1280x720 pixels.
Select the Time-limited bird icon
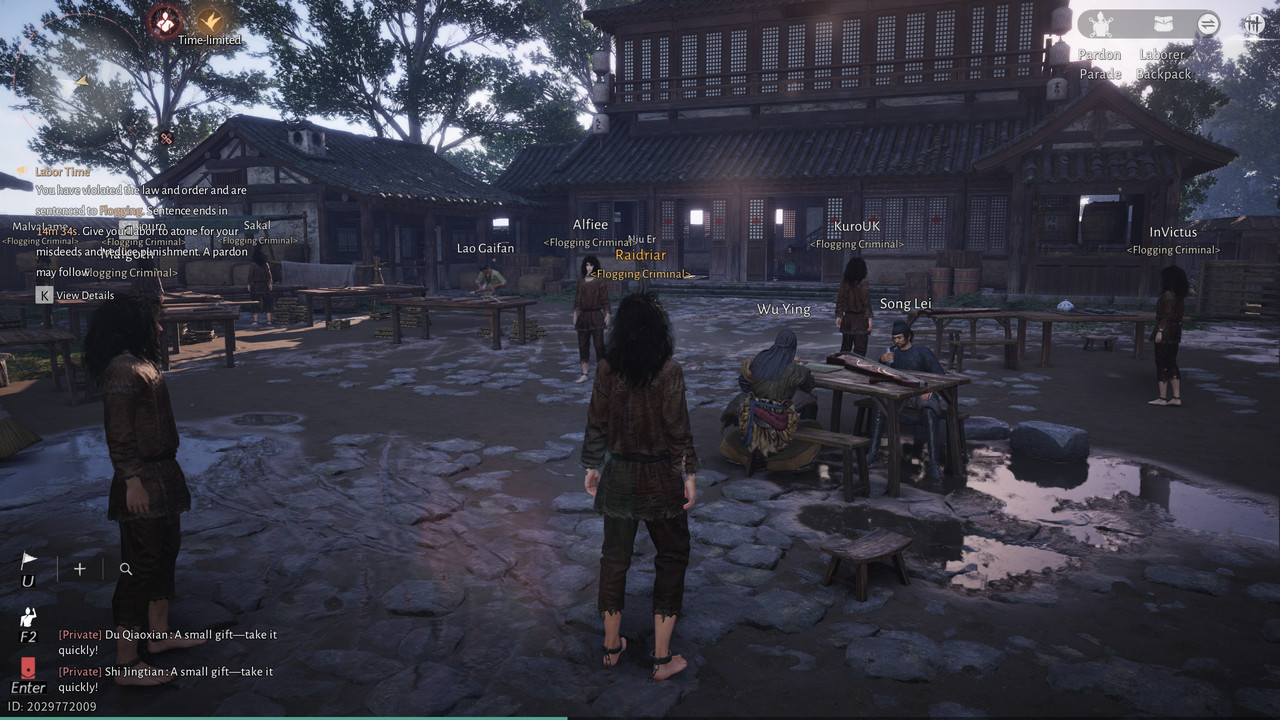click(210, 21)
